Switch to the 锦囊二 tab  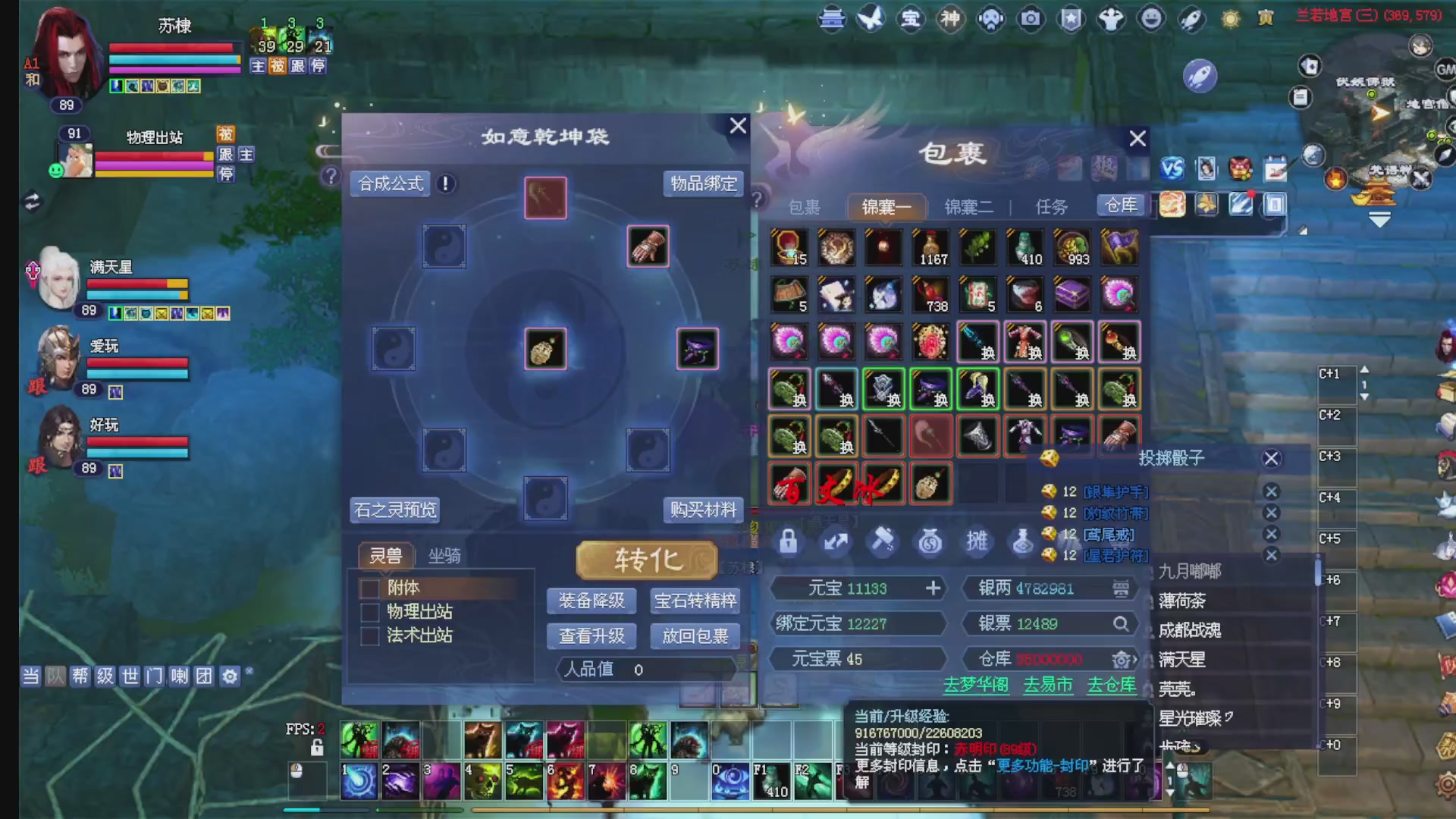click(969, 206)
